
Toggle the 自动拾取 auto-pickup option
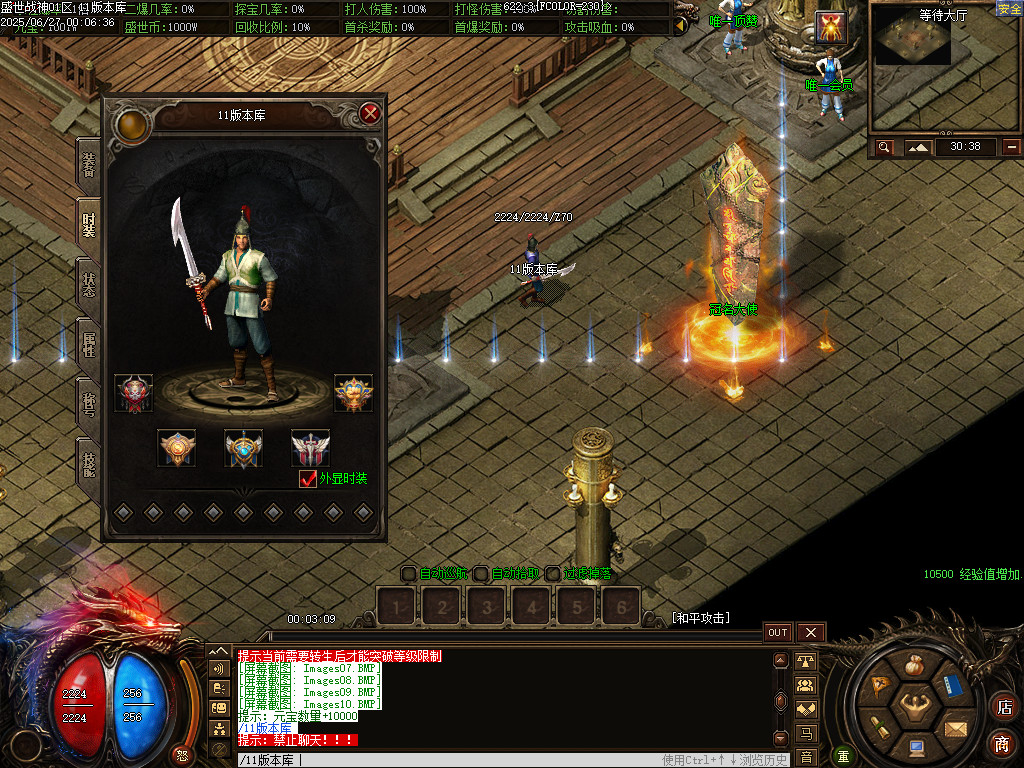click(481, 574)
